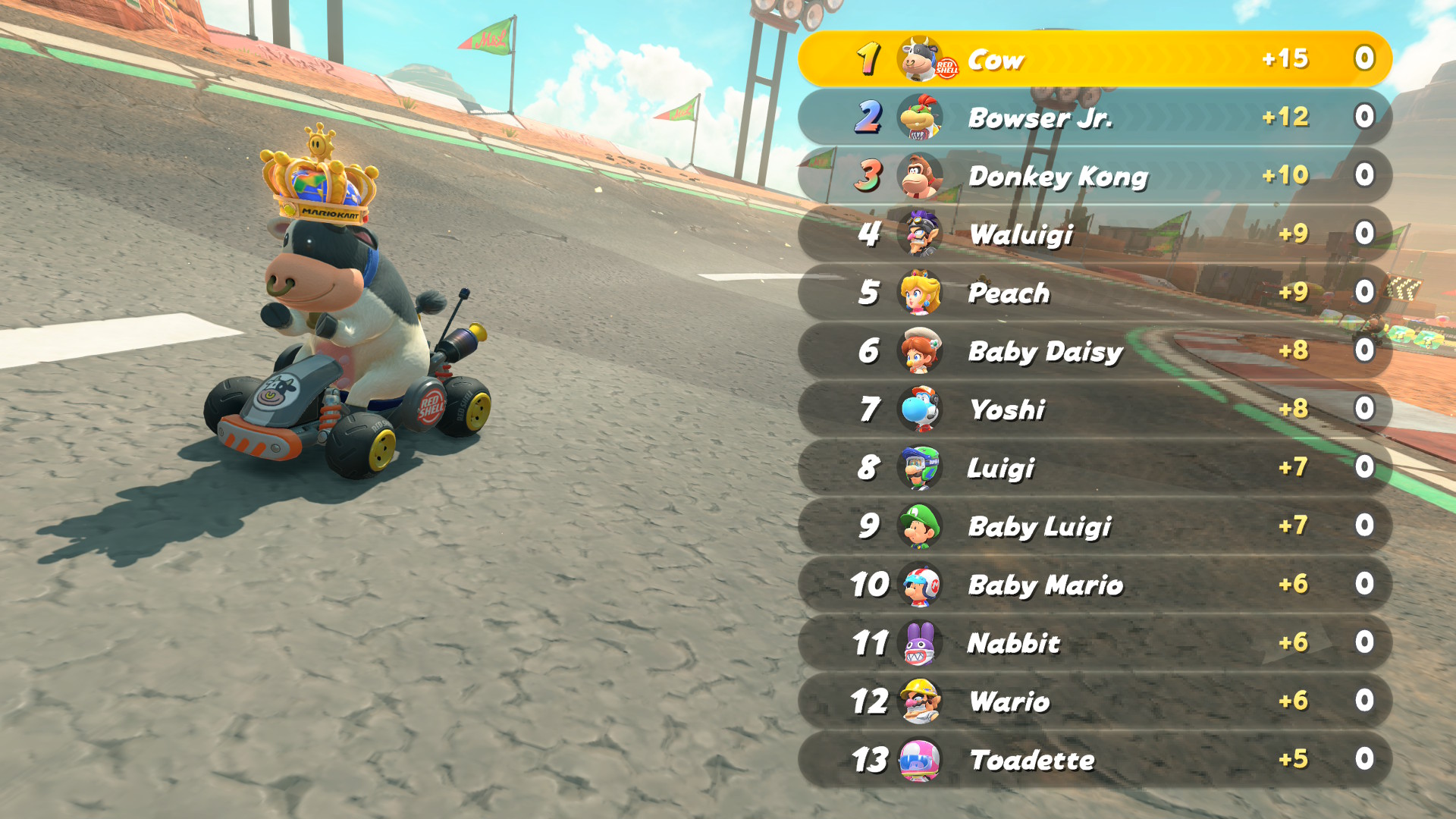
Task: Click Wario's row in the results
Action: click(1094, 701)
